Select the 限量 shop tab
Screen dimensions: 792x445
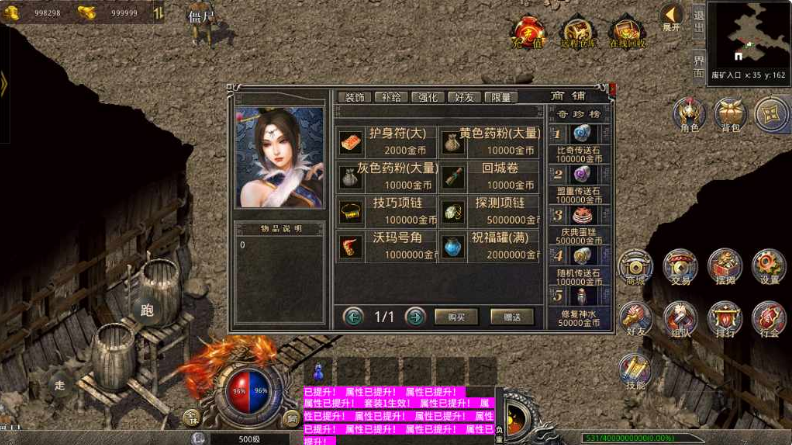(x=502, y=97)
